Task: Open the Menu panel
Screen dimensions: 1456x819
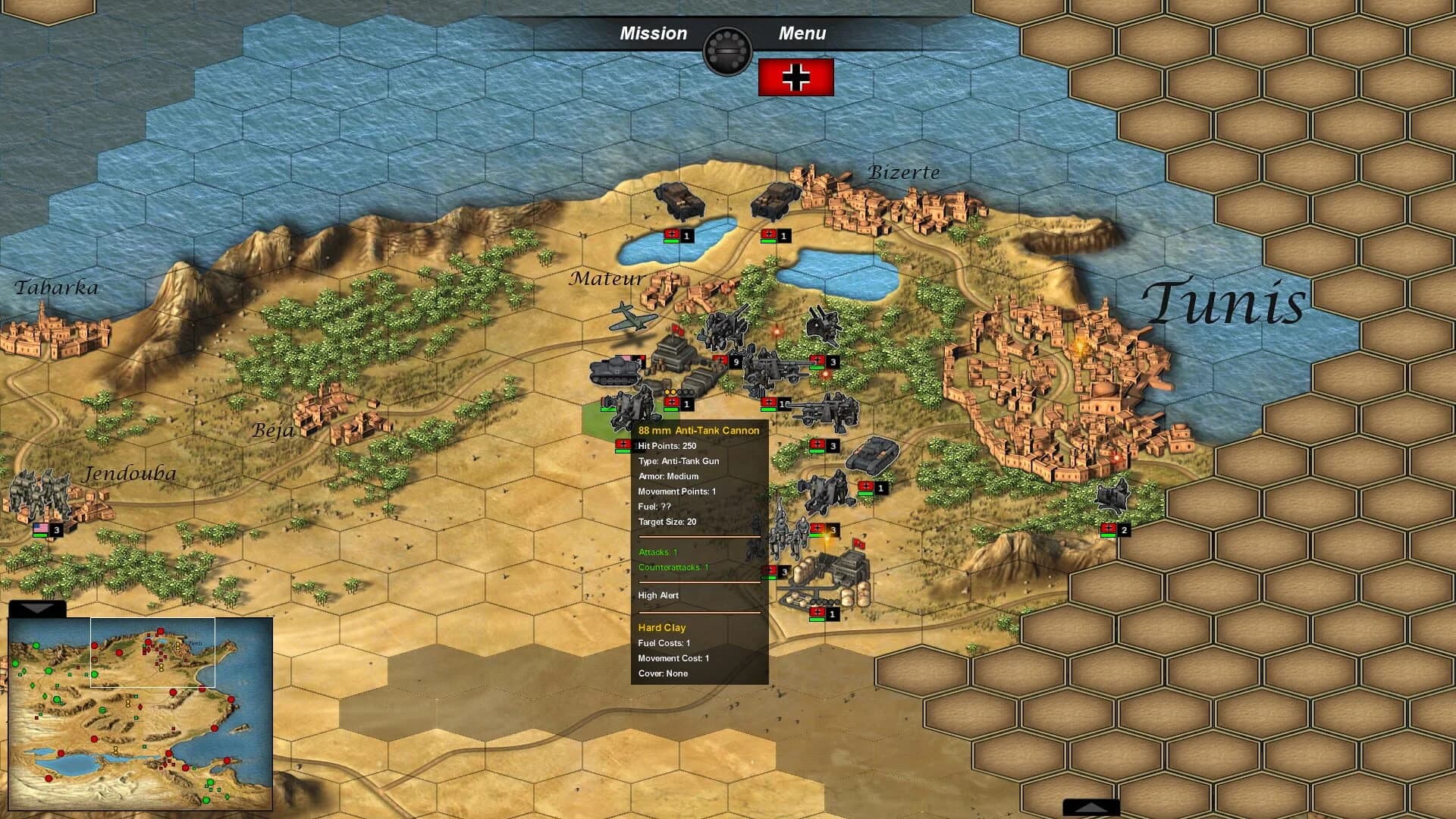Action: [802, 33]
